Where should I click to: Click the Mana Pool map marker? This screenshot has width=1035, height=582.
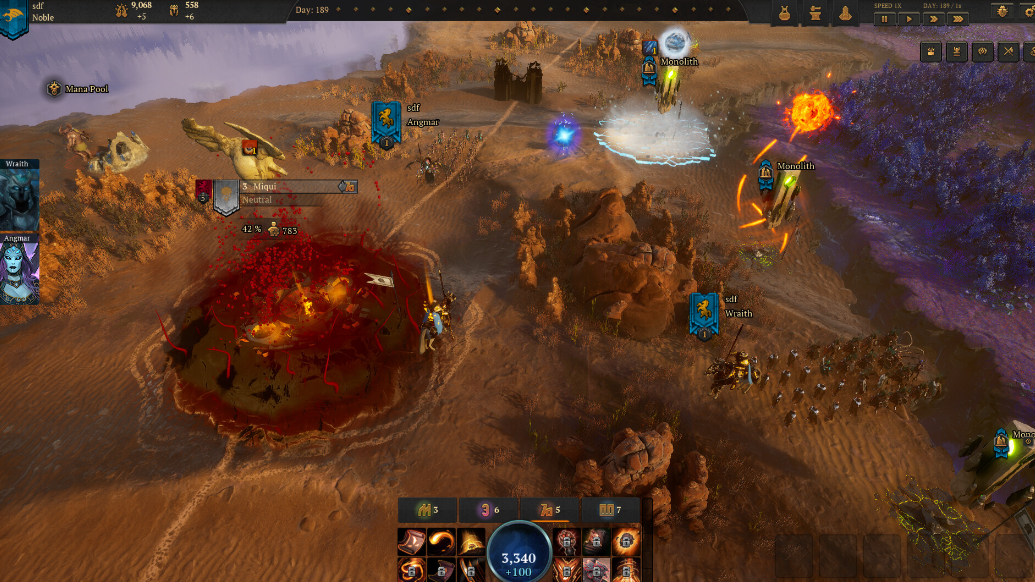(53, 89)
